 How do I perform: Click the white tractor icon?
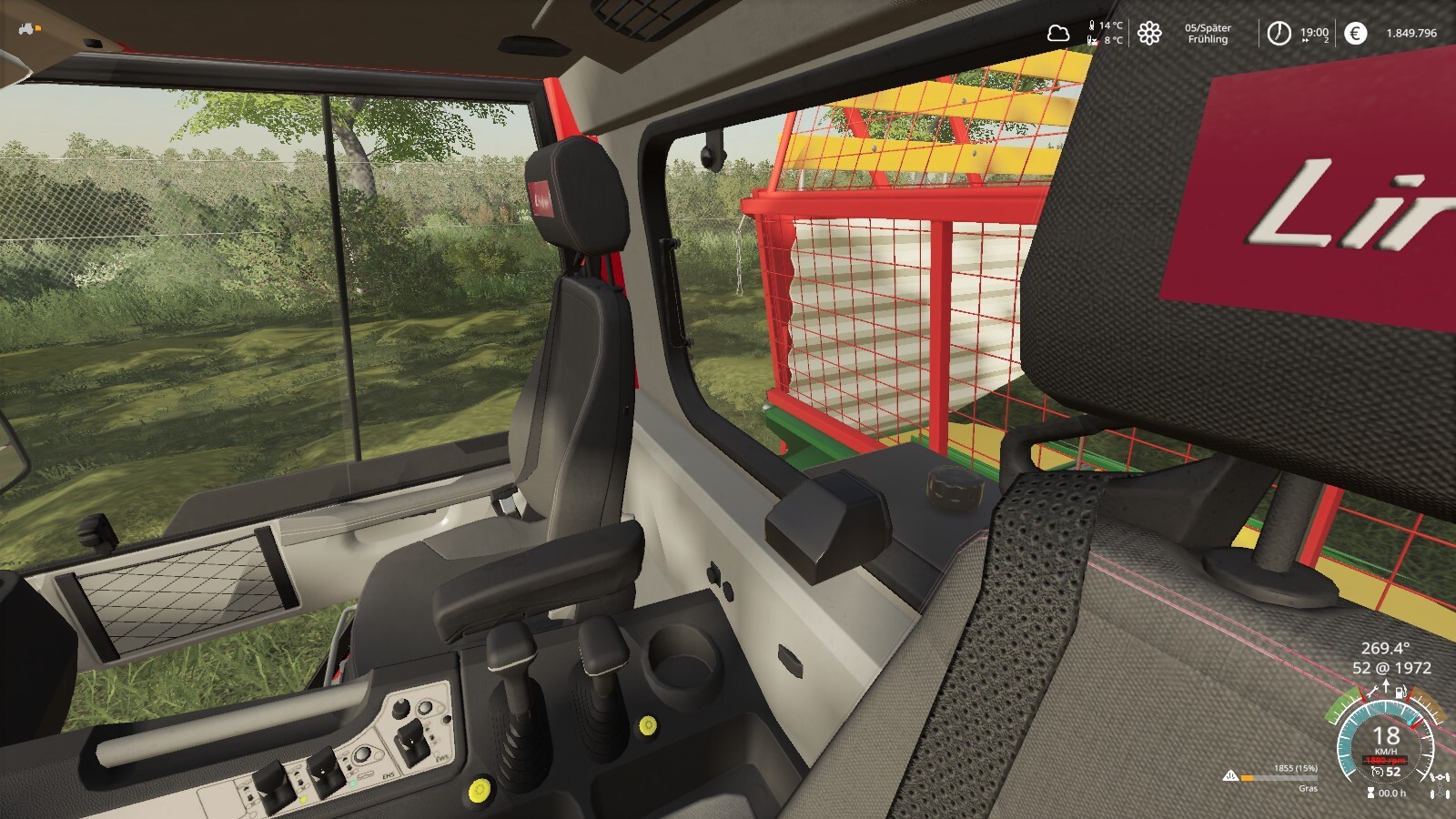coord(26,29)
